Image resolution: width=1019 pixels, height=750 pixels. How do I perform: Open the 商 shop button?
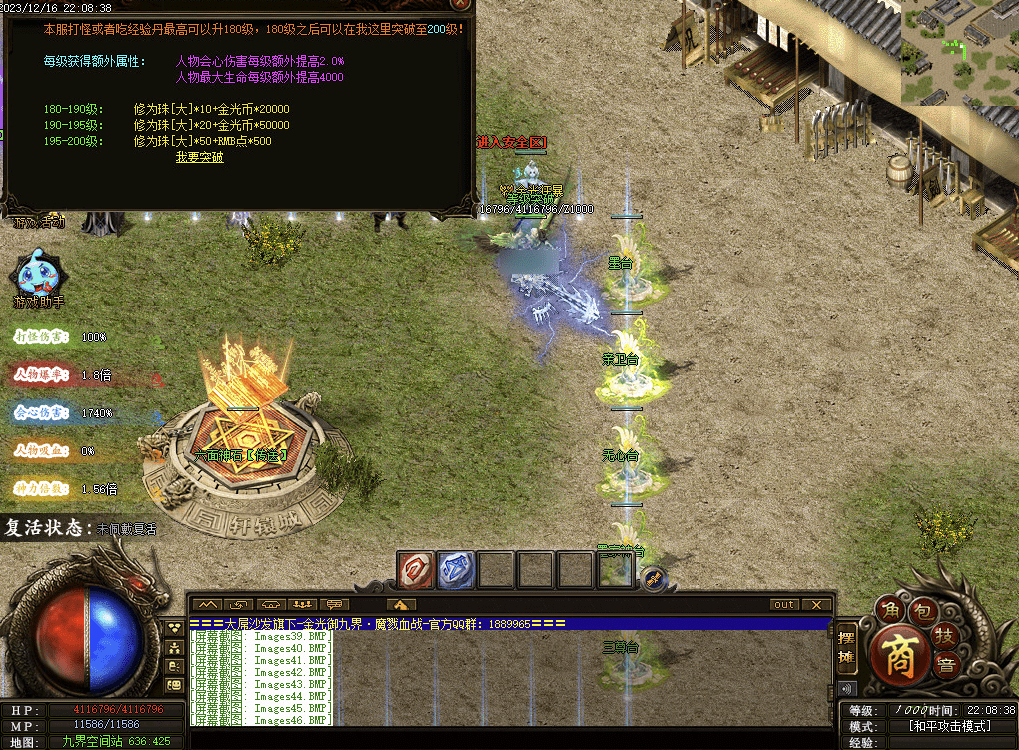pos(896,653)
